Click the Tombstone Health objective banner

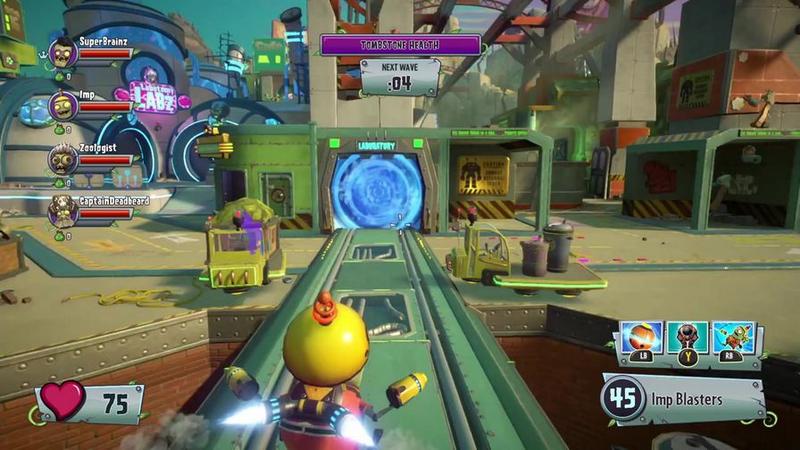[x=400, y=46]
